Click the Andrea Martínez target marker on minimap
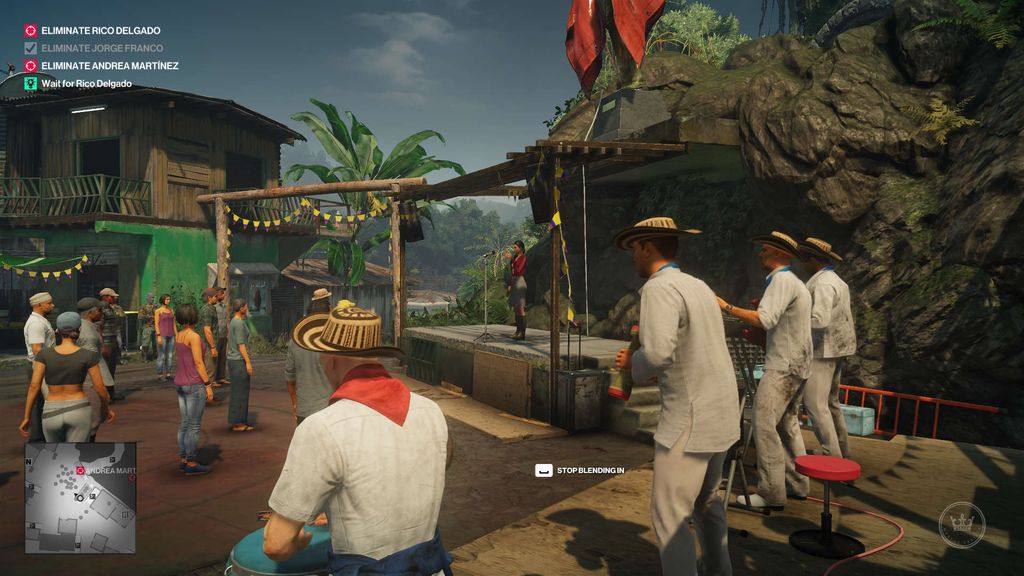The image size is (1024, 576). 81,470
